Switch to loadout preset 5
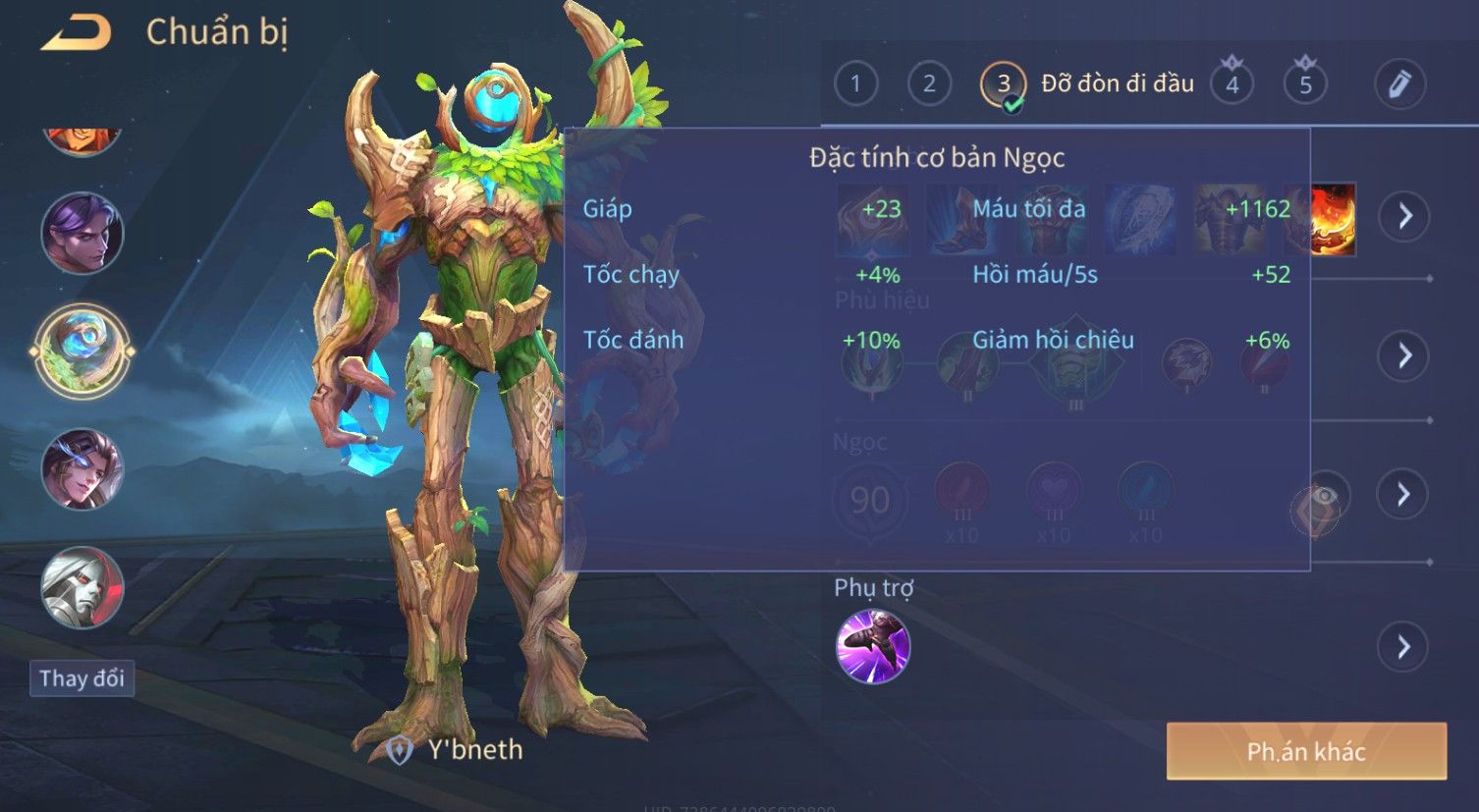1479x812 pixels. (1305, 84)
